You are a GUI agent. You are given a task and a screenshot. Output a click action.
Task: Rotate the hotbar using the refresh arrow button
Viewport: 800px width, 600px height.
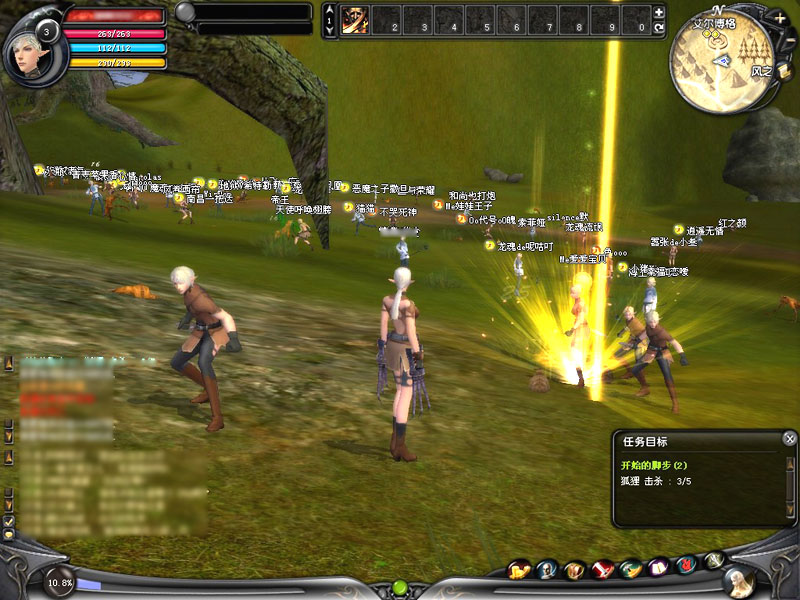click(659, 29)
